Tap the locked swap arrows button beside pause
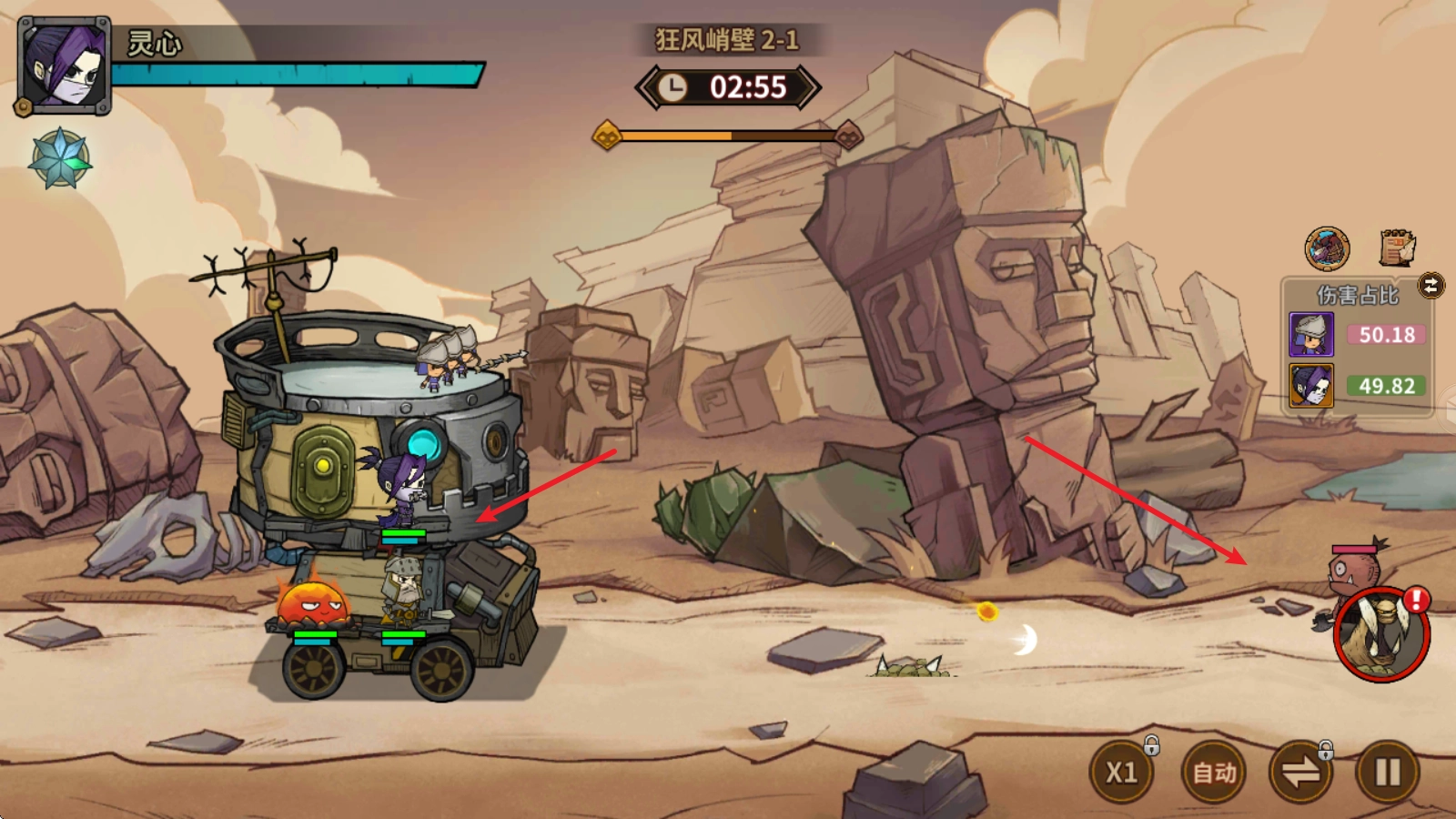Screen dimensions: 1456x819 click(x=1300, y=773)
